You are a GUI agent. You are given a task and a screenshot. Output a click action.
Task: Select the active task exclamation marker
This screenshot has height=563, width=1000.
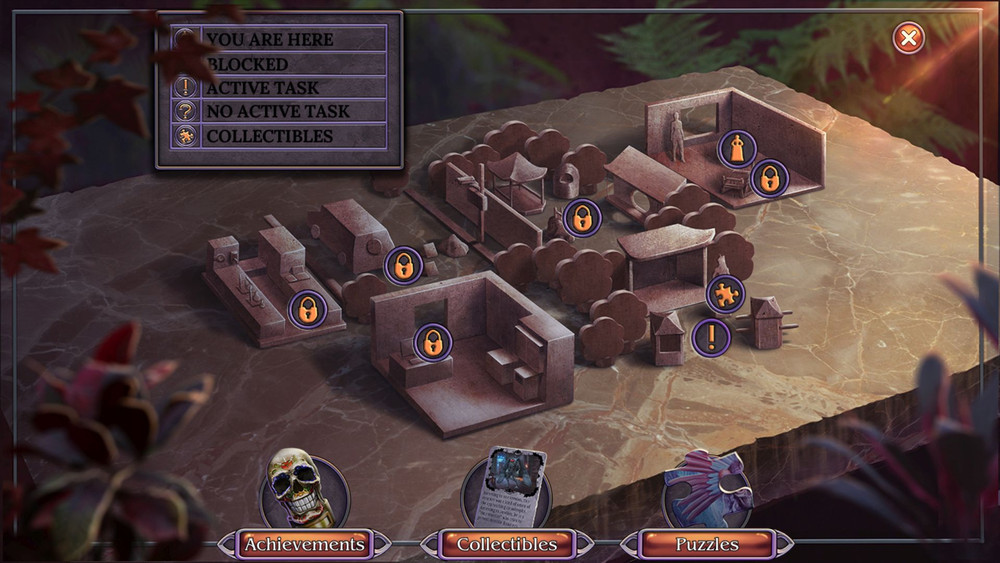click(x=711, y=337)
